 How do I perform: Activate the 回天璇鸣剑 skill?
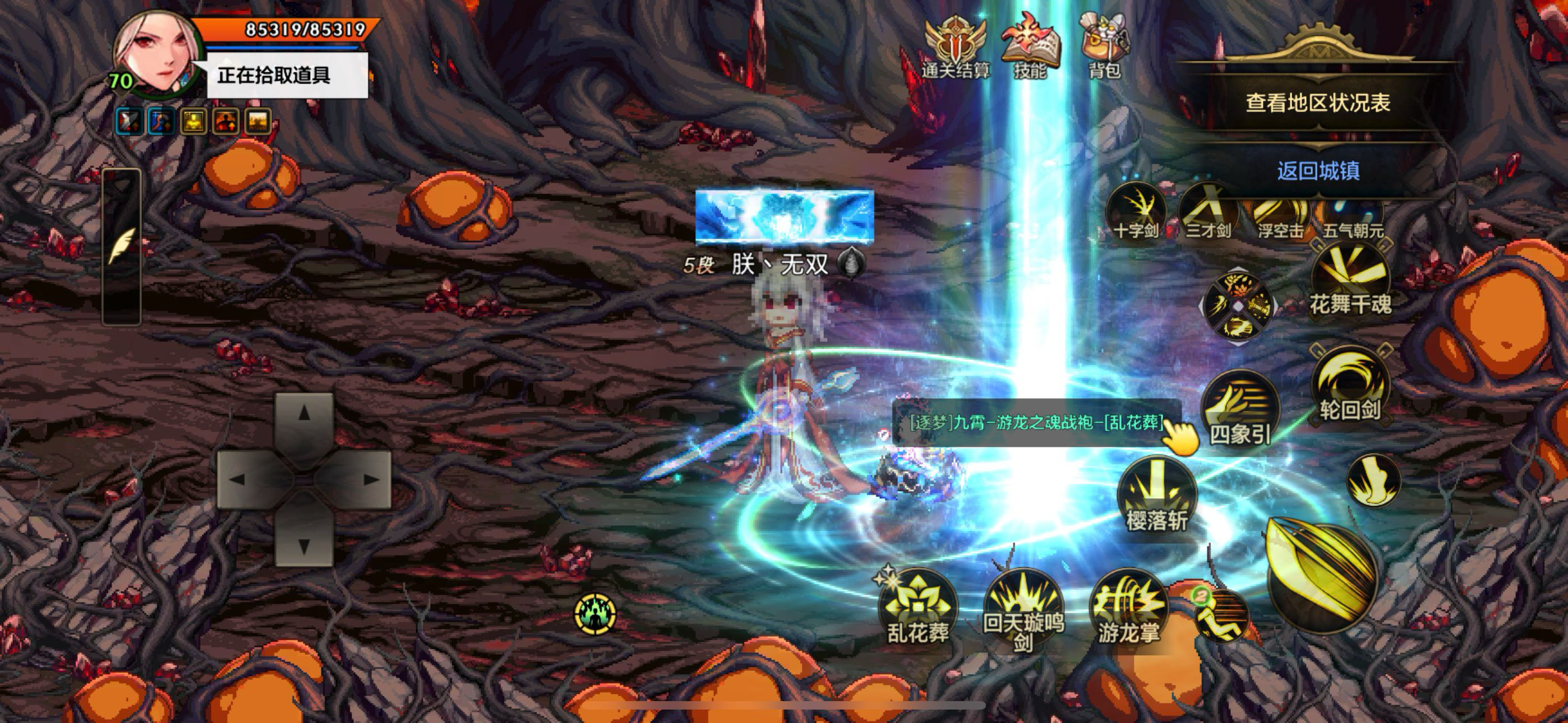coord(1023,609)
